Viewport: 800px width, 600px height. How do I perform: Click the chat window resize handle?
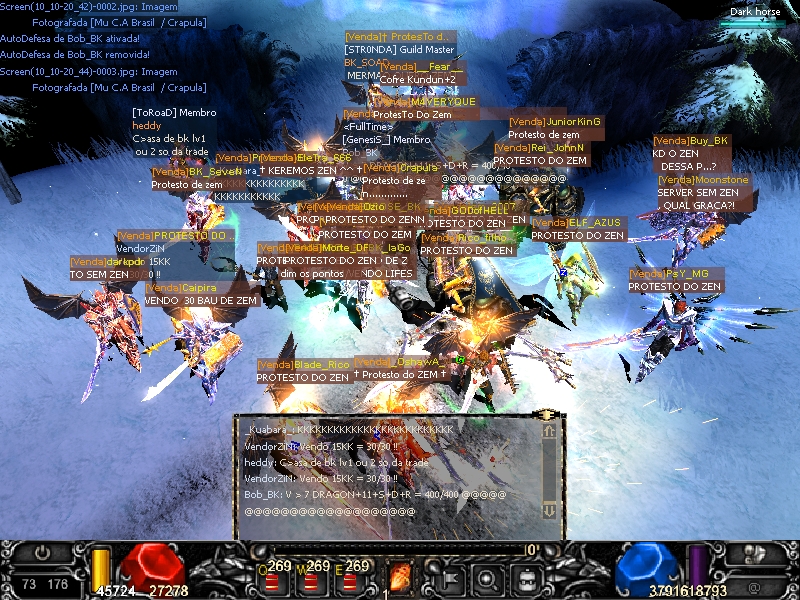(548, 414)
